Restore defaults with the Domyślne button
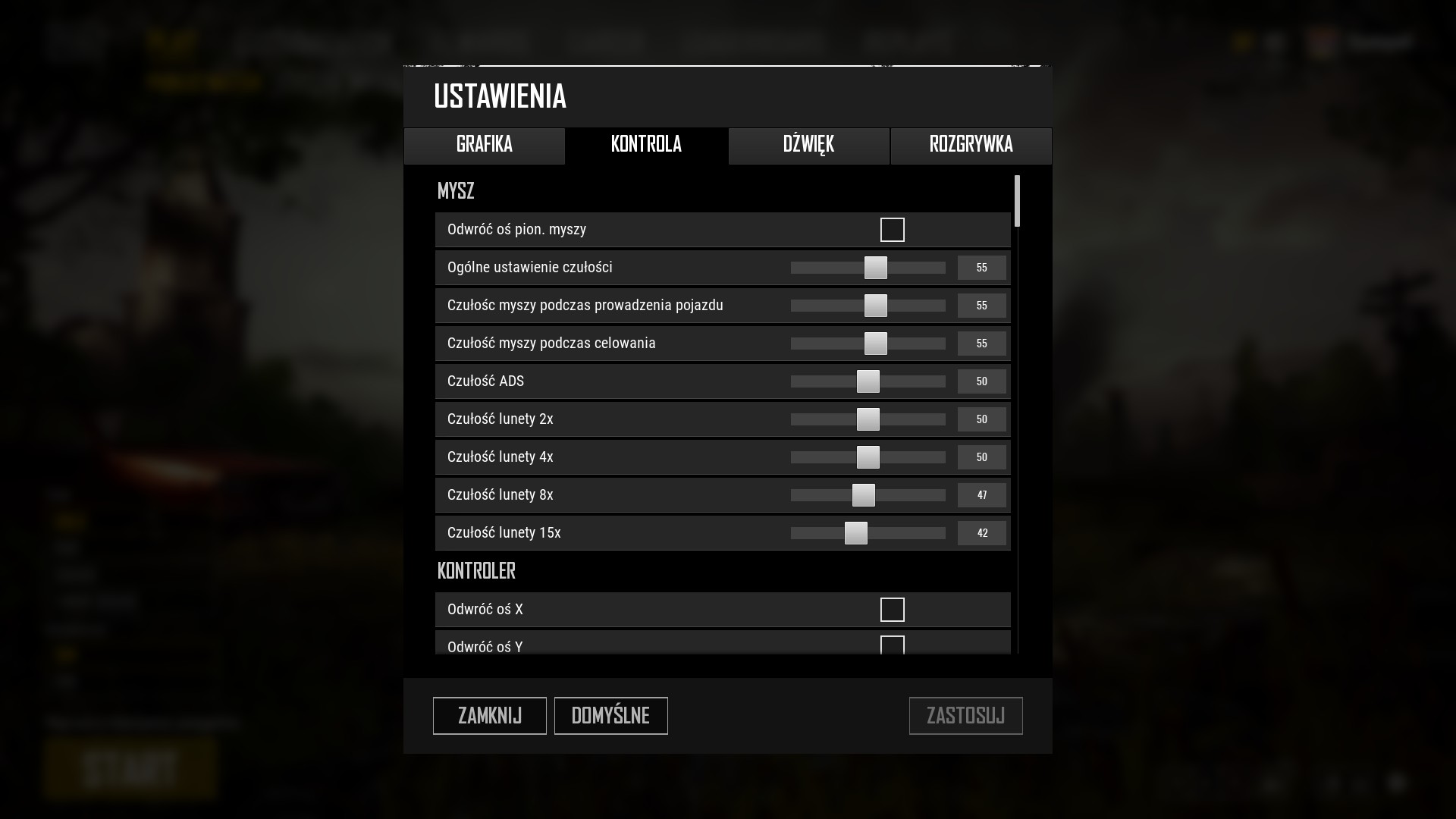Image resolution: width=1456 pixels, height=819 pixels. pos(610,716)
